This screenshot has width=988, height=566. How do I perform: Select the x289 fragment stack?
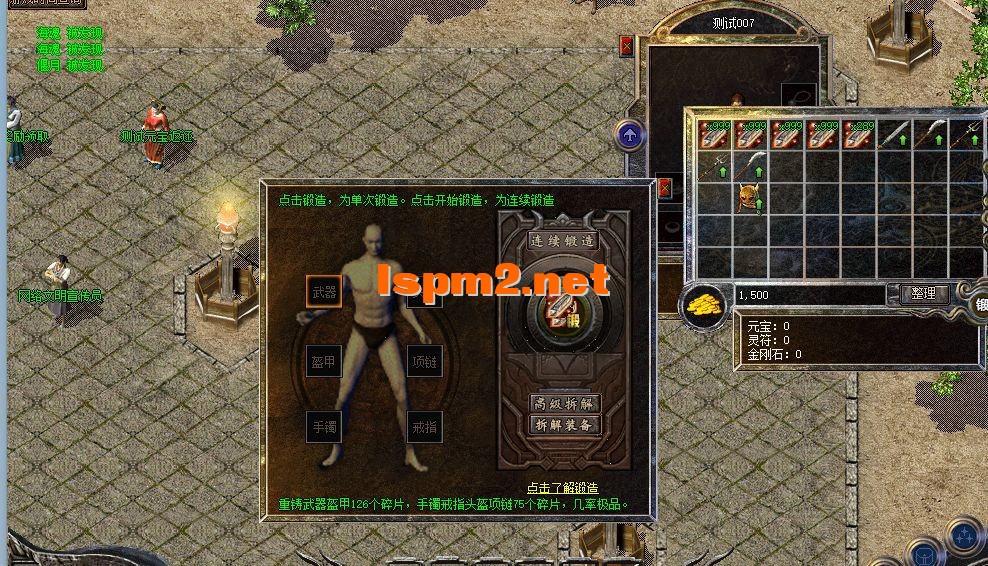point(858,134)
